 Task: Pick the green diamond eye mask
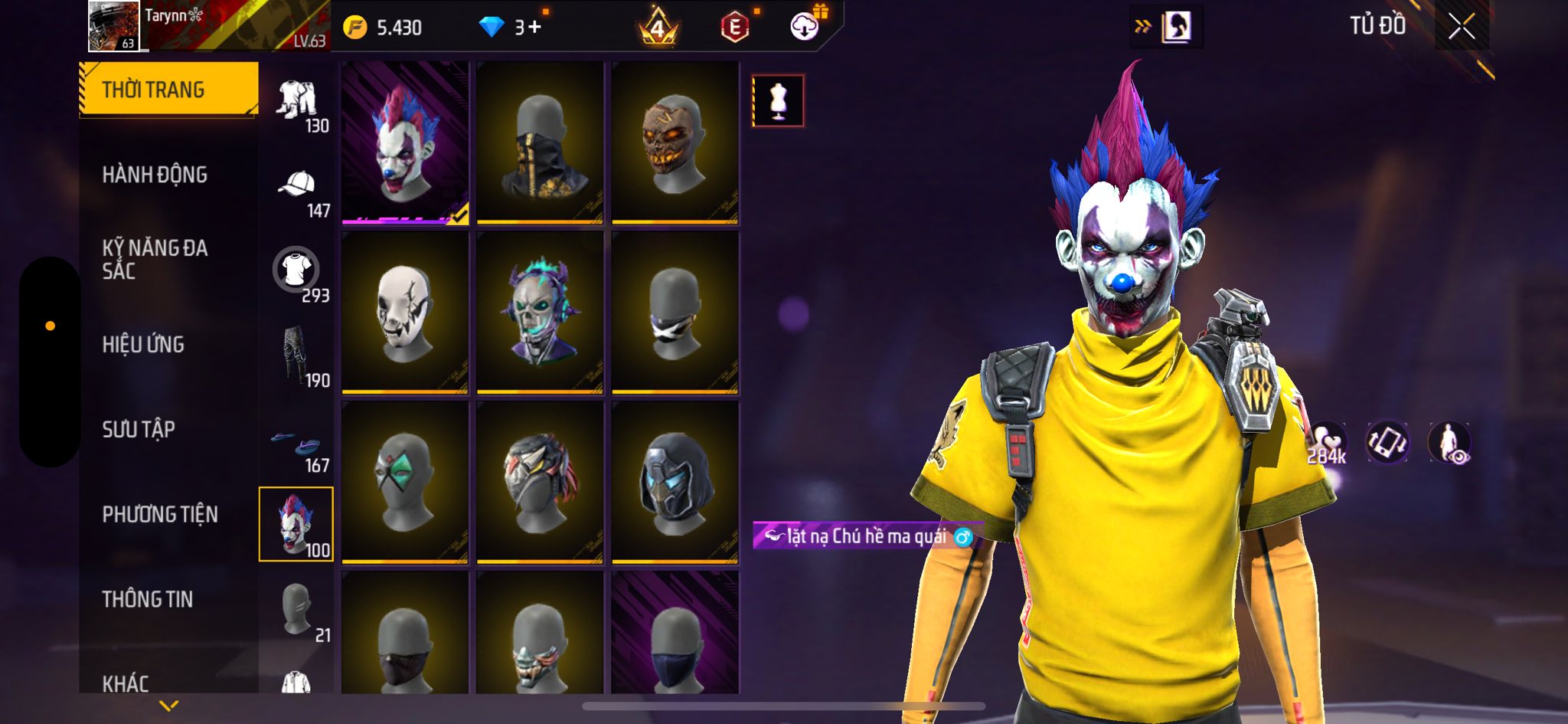coord(405,483)
